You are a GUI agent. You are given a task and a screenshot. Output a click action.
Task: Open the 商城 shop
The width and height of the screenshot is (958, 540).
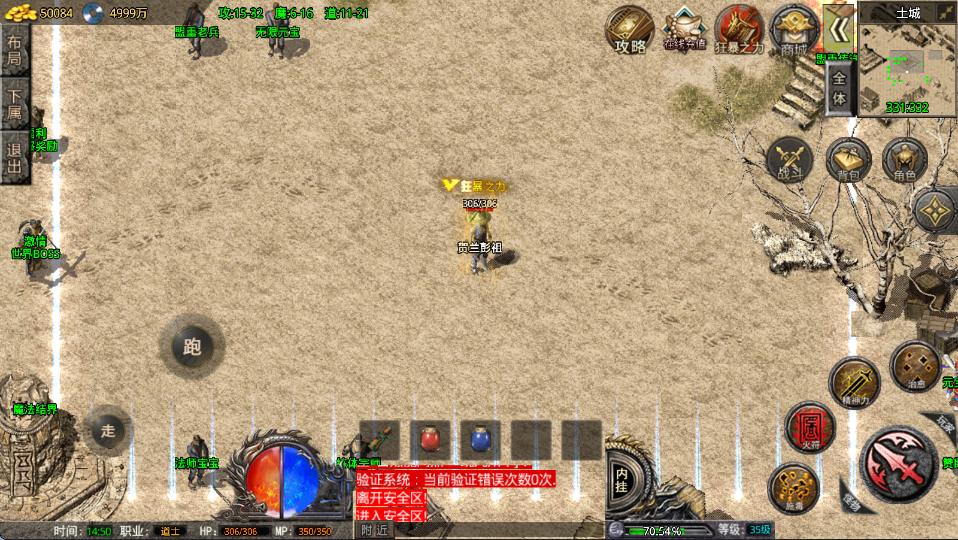tap(794, 30)
